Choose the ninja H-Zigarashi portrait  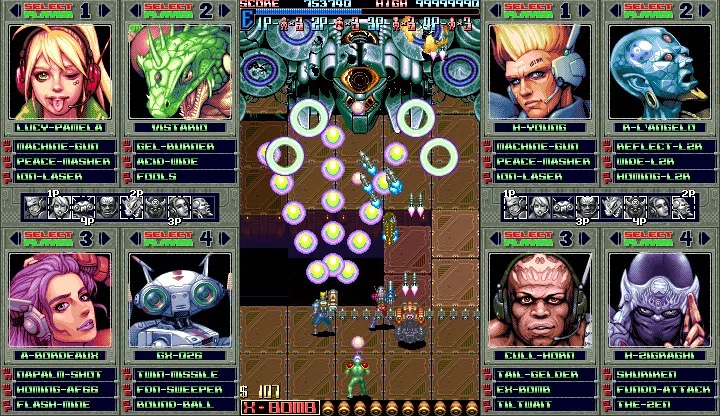[659, 300]
